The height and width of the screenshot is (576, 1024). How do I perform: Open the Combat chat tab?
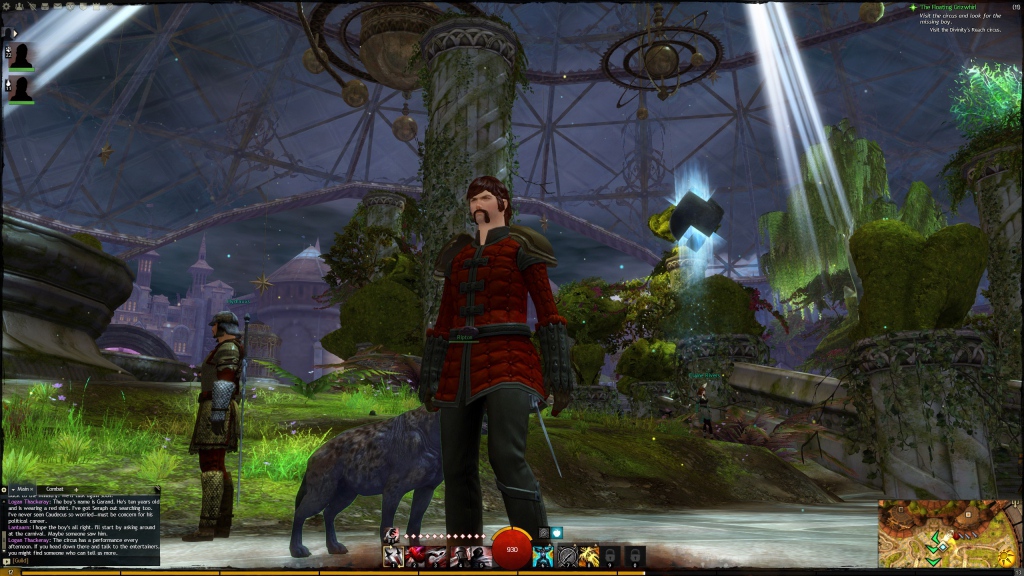click(55, 489)
